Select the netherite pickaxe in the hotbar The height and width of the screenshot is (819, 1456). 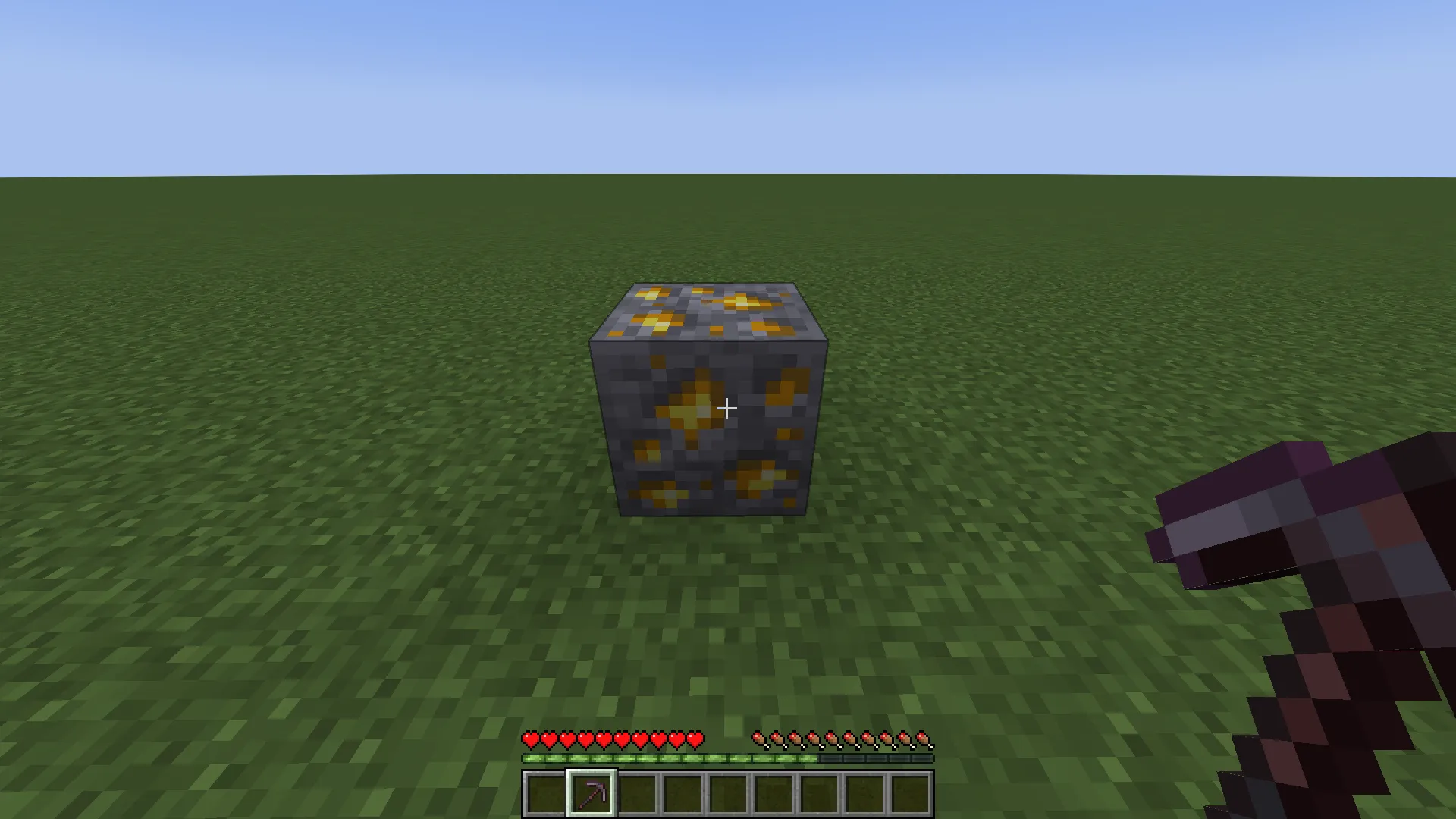pyautogui.click(x=590, y=792)
